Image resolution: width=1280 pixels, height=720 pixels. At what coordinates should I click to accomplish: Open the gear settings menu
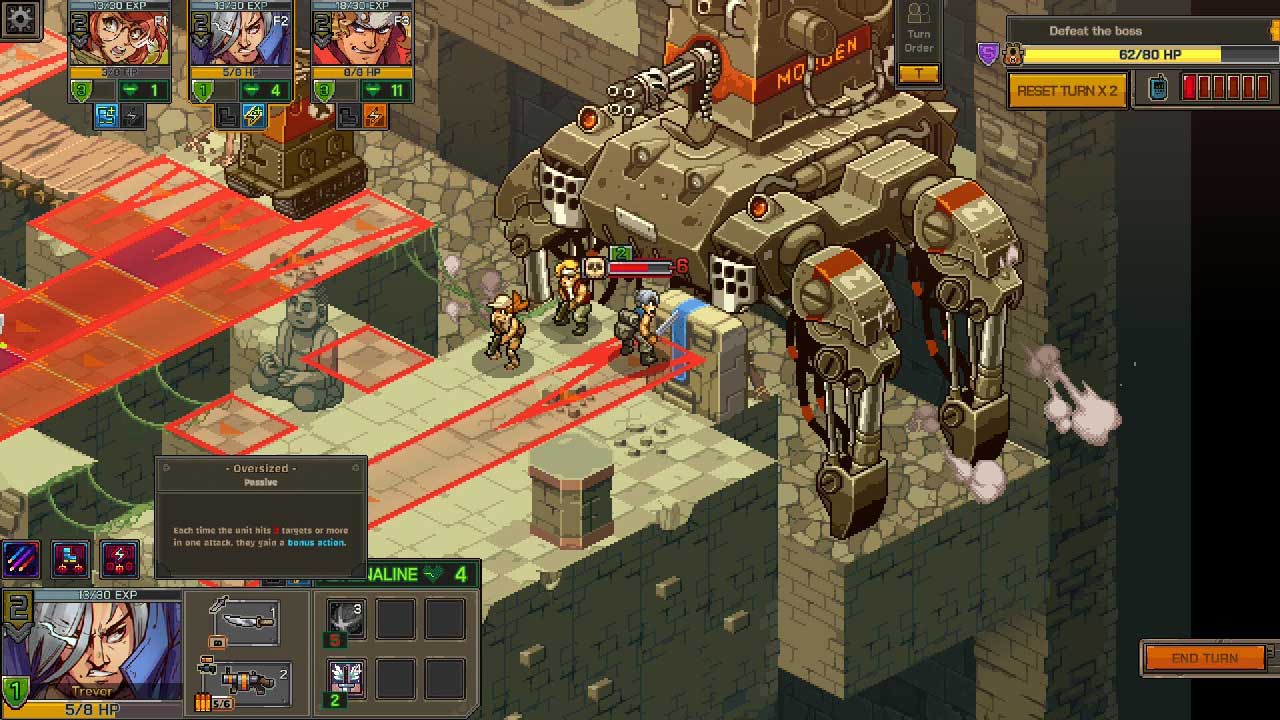click(x=20, y=18)
